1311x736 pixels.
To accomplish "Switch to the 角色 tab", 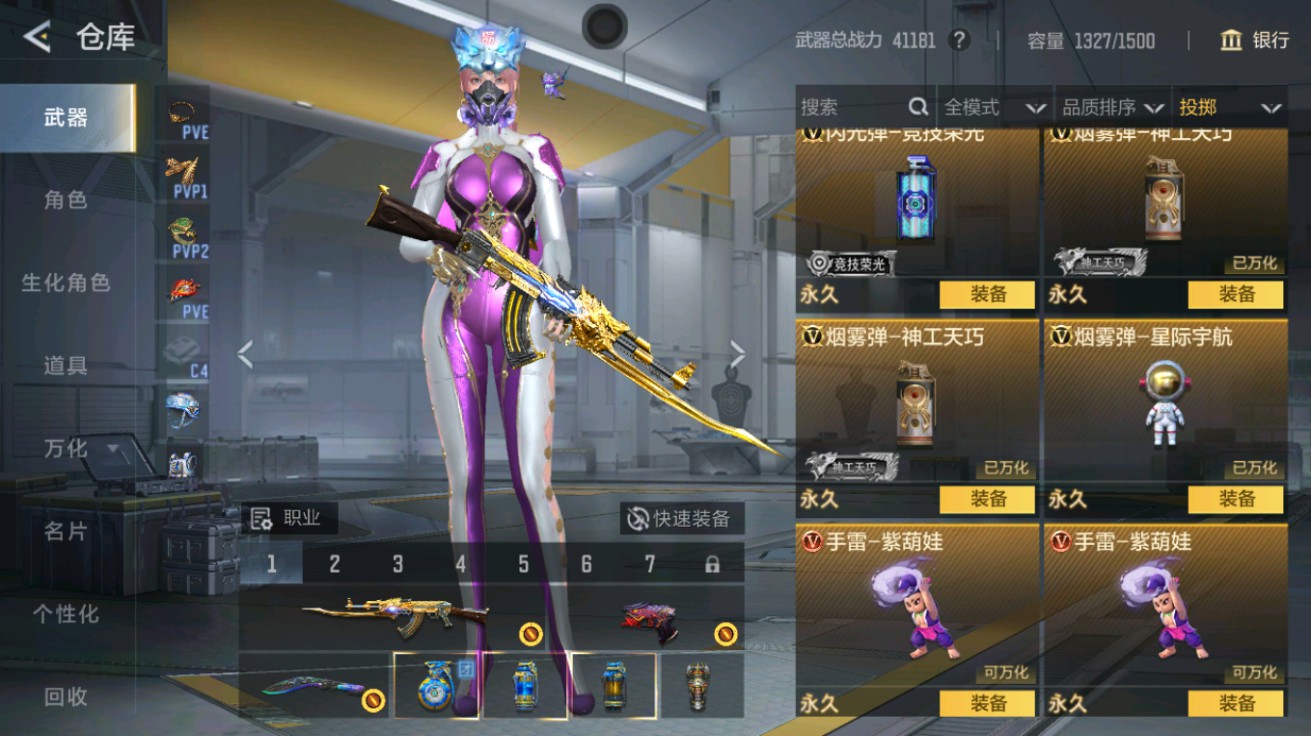I will (66, 200).
